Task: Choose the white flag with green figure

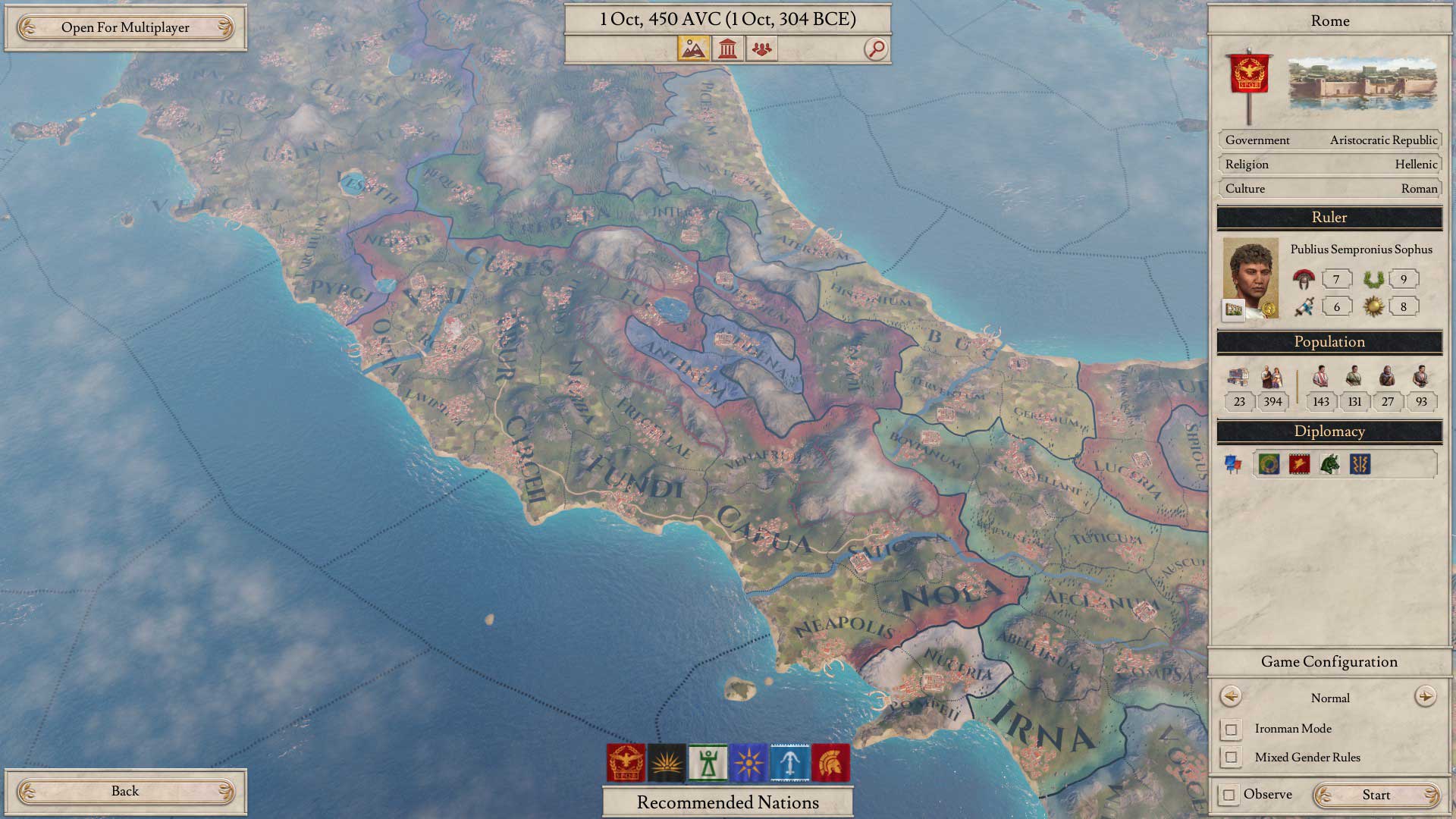Action: click(x=708, y=762)
